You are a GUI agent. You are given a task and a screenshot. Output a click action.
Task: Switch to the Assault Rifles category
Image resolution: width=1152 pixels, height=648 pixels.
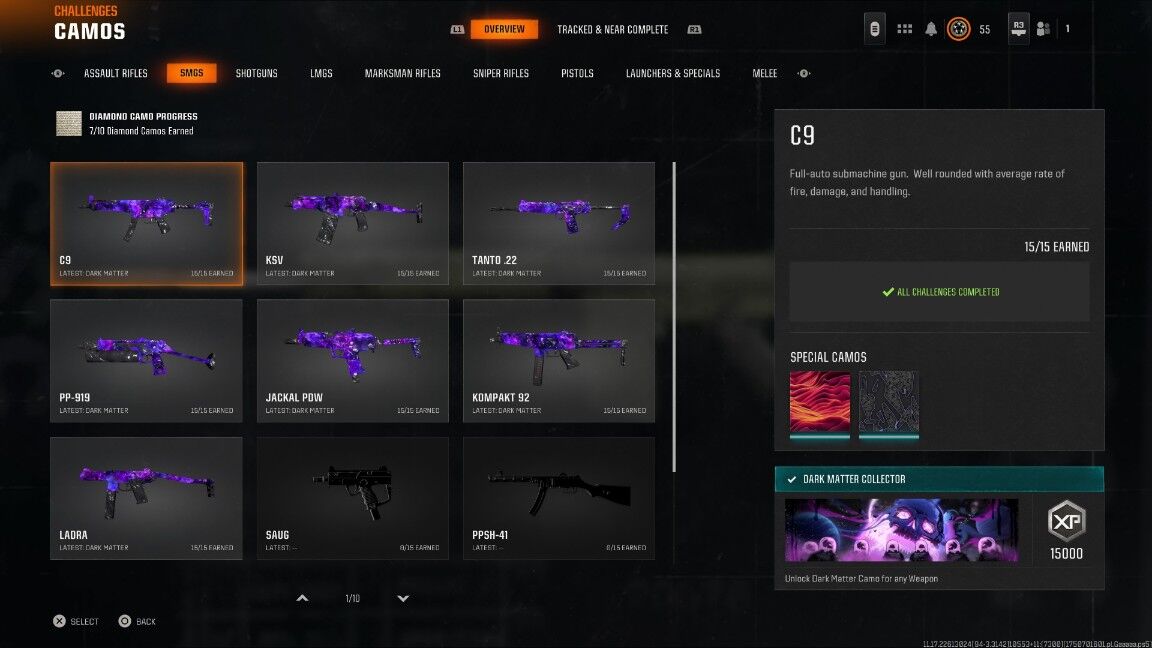tap(116, 73)
